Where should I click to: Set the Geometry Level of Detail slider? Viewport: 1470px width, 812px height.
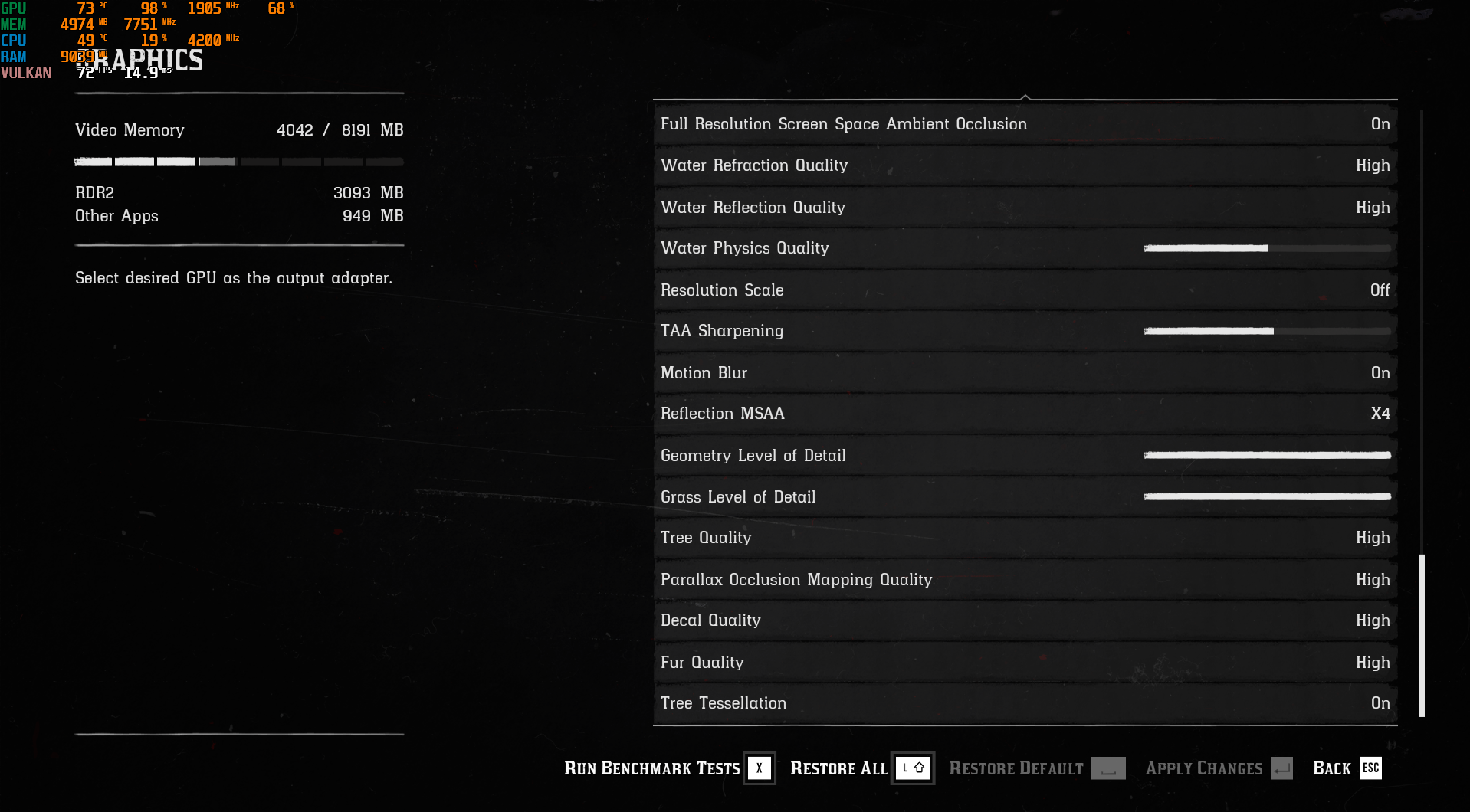[x=1267, y=455]
